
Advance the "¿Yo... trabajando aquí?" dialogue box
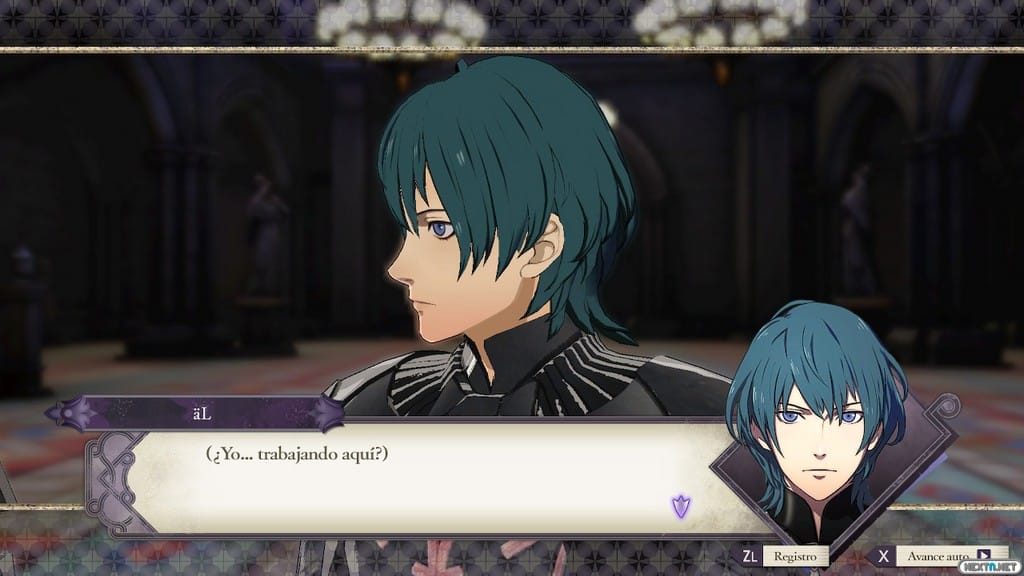click(420, 480)
